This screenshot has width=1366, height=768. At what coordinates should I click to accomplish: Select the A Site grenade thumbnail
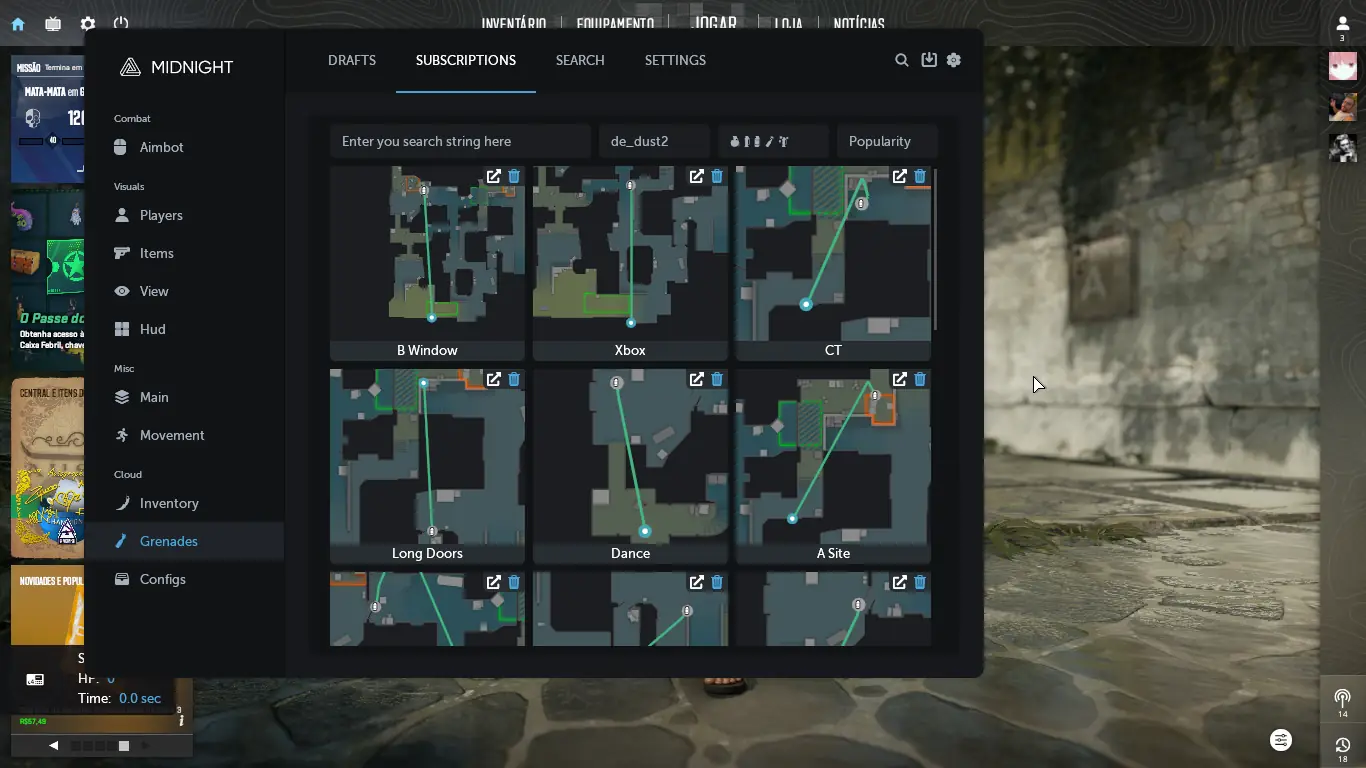(833, 458)
